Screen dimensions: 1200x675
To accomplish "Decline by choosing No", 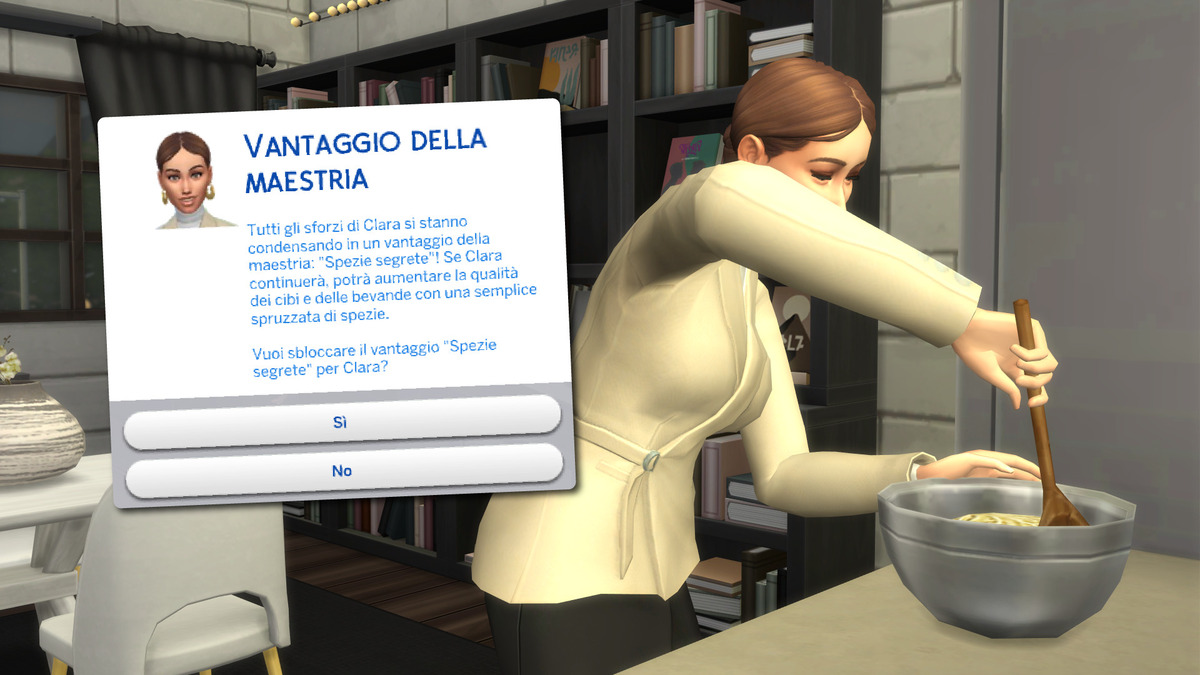I will tap(343, 470).
